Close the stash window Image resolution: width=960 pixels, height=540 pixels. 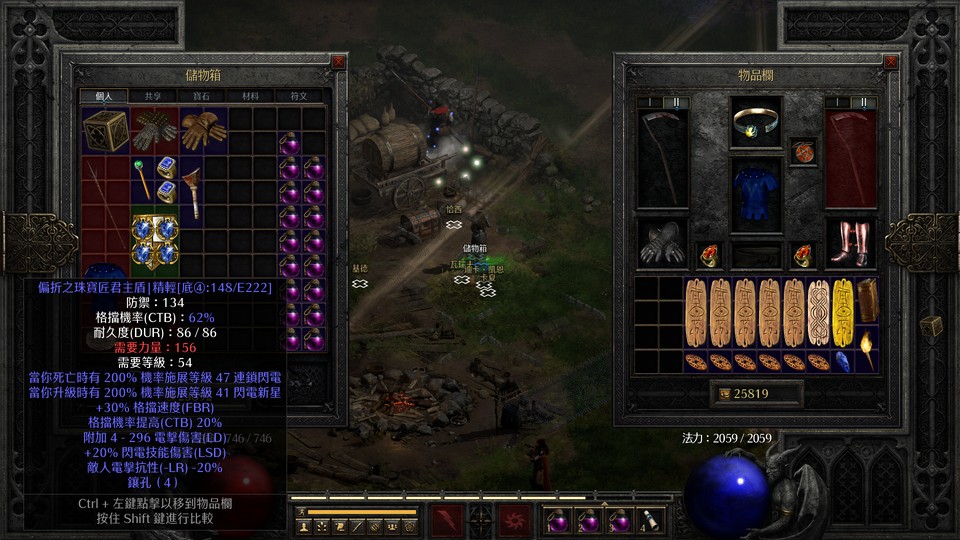[338, 61]
